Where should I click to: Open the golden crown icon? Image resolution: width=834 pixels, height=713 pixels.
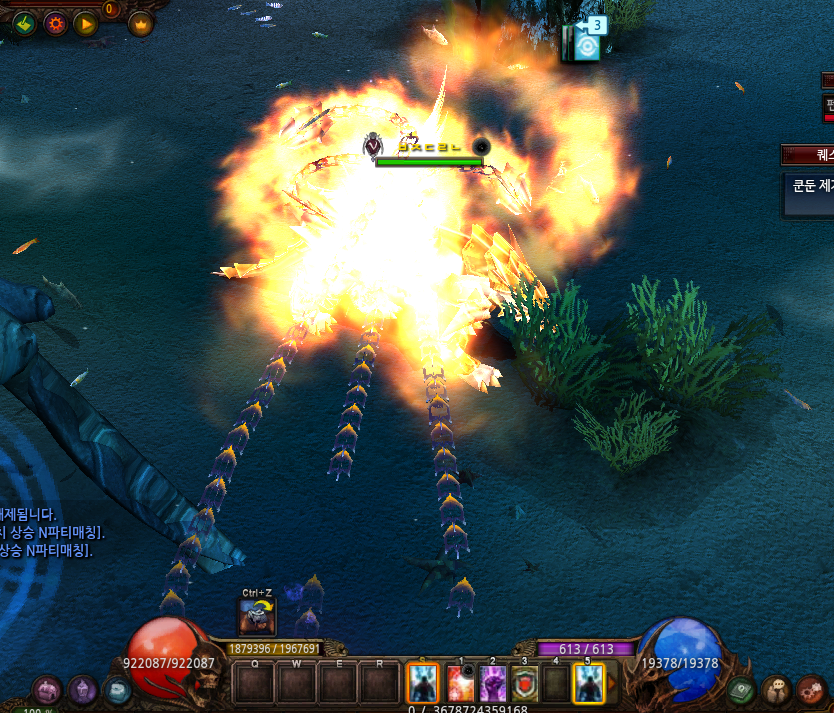click(140, 23)
